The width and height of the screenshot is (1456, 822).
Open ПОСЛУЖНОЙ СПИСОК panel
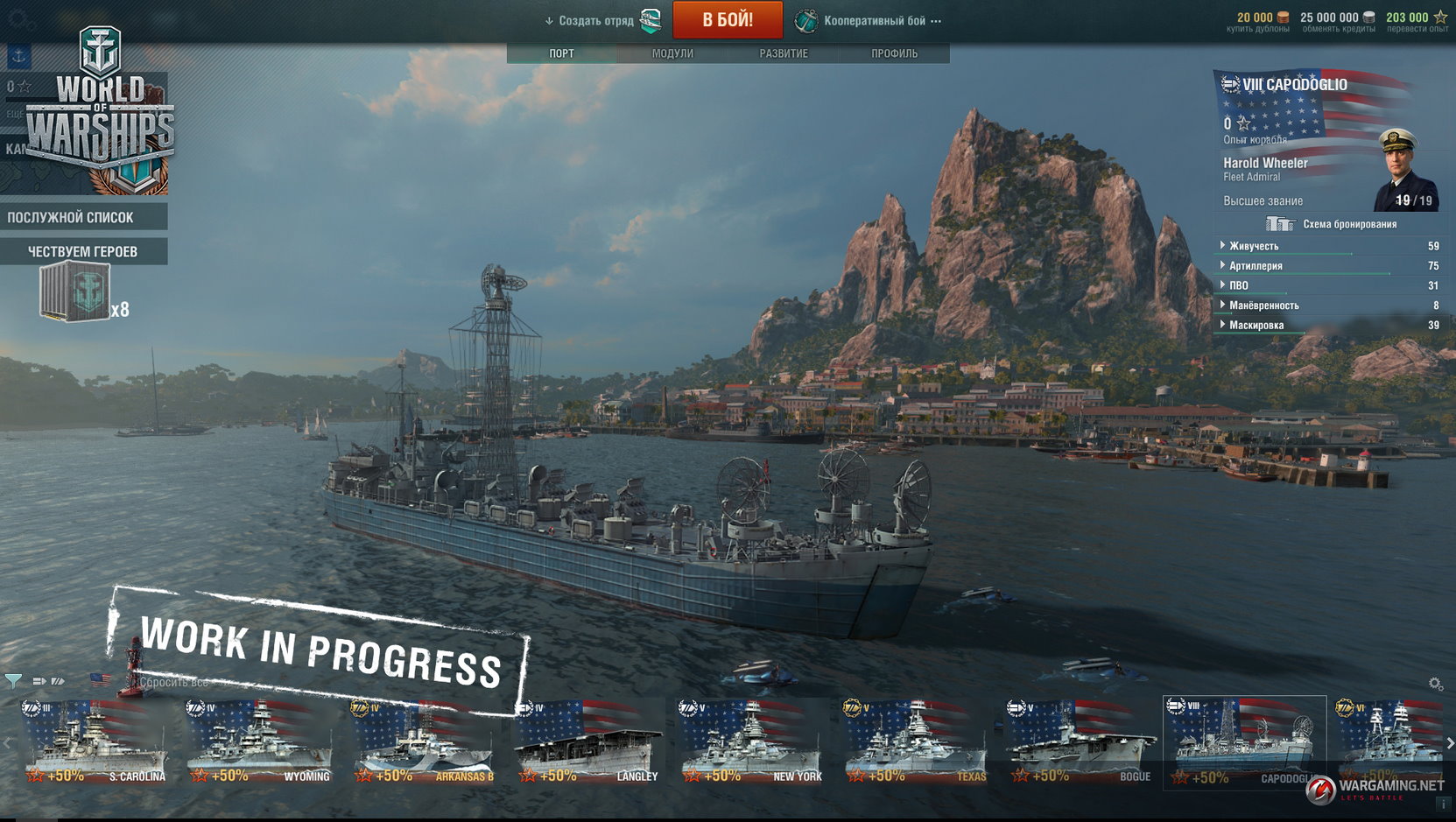[83, 217]
